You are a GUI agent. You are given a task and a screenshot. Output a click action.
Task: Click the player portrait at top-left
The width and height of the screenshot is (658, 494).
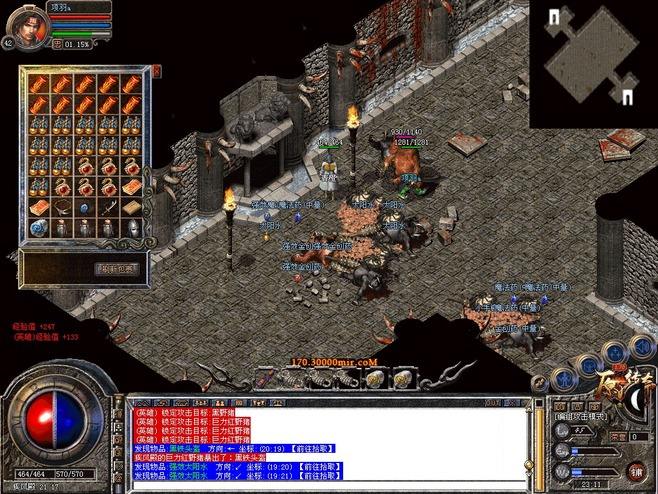(x=32, y=22)
